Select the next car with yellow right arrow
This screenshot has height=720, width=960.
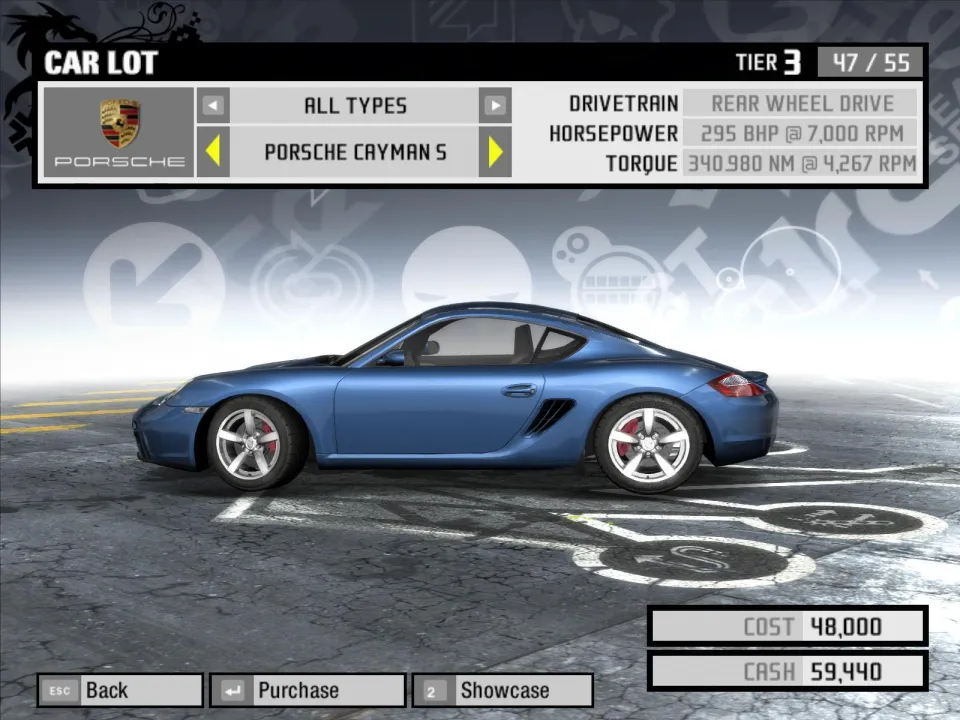(495, 152)
